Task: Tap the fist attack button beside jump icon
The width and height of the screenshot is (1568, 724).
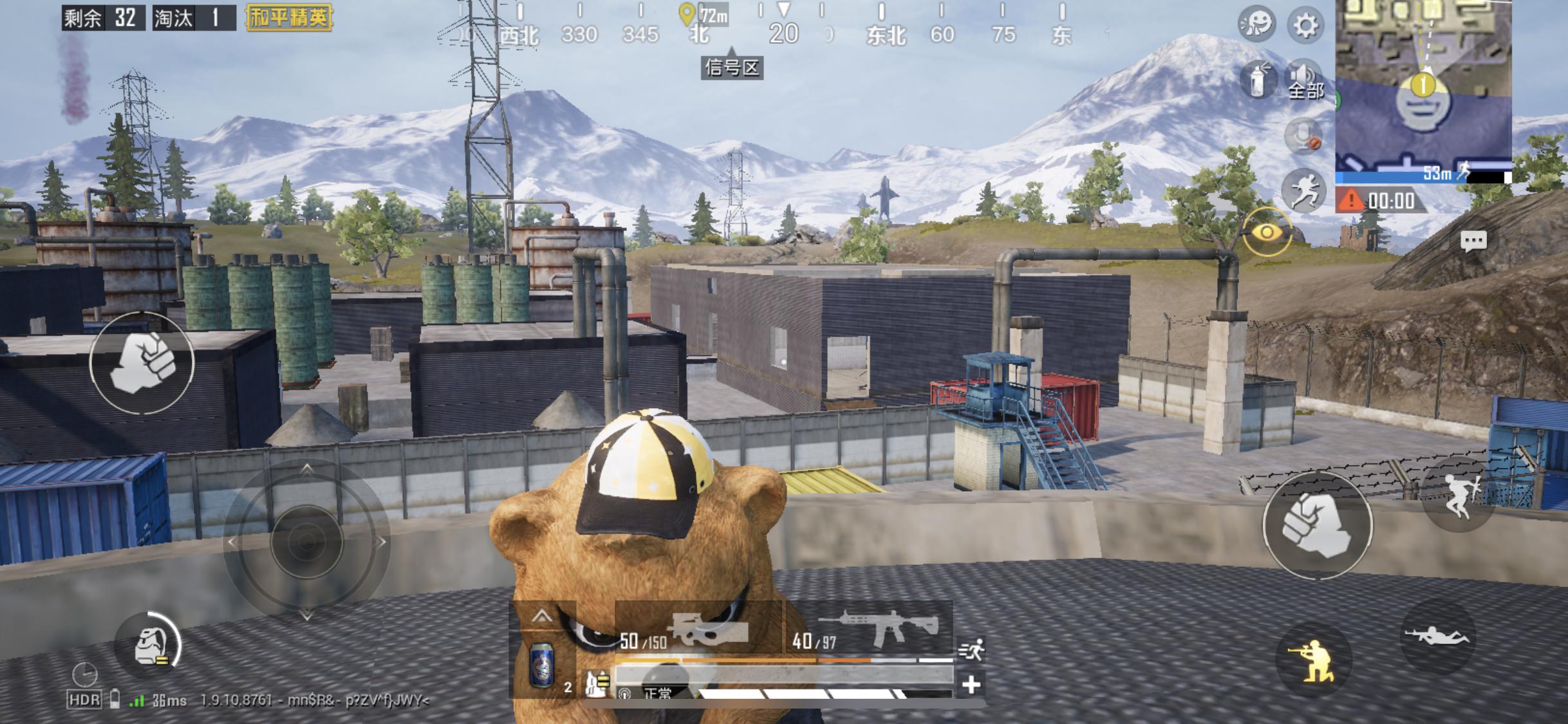Action: [1317, 525]
